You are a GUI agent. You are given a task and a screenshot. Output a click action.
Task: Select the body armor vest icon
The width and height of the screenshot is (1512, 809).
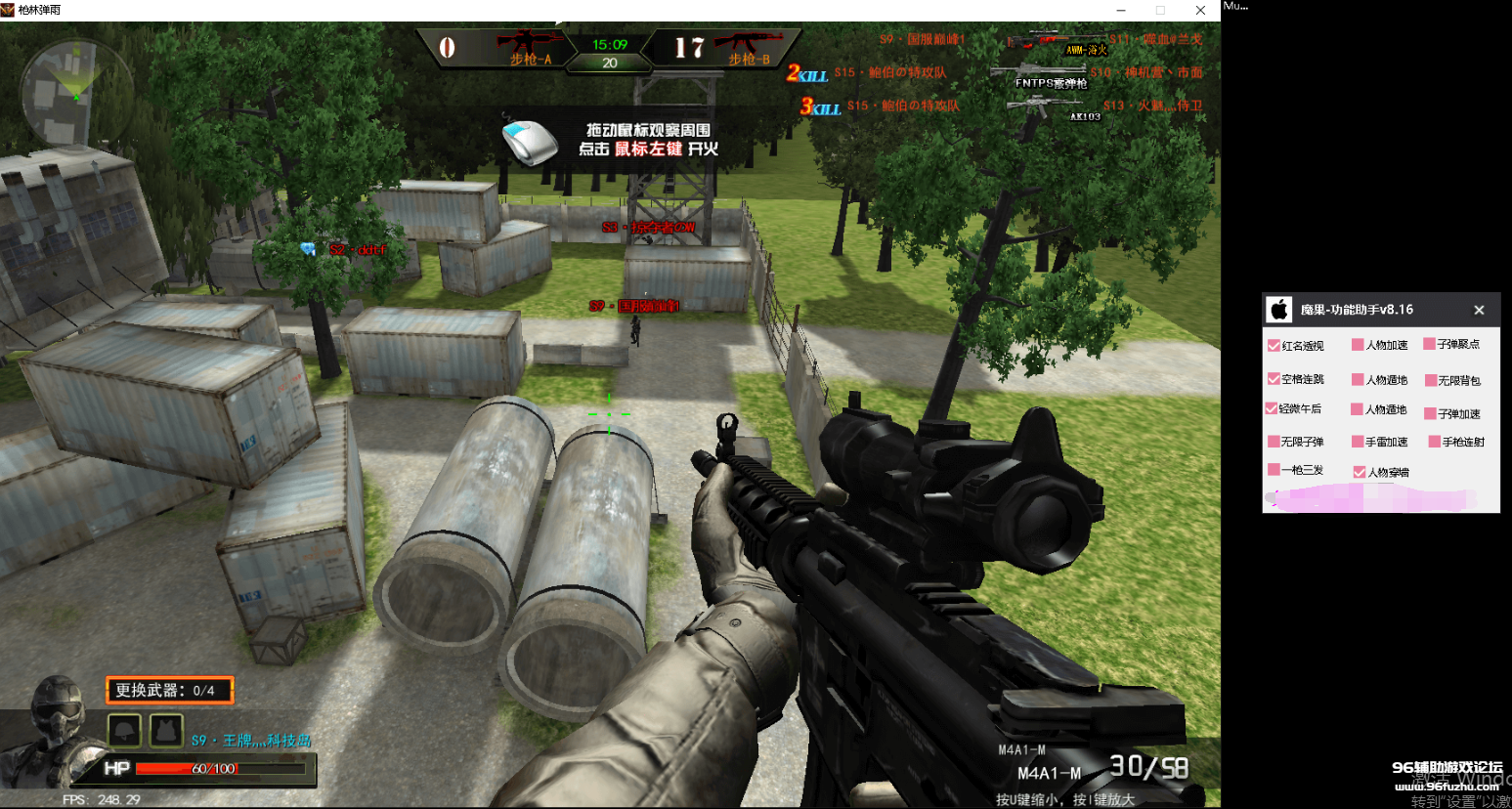click(166, 730)
